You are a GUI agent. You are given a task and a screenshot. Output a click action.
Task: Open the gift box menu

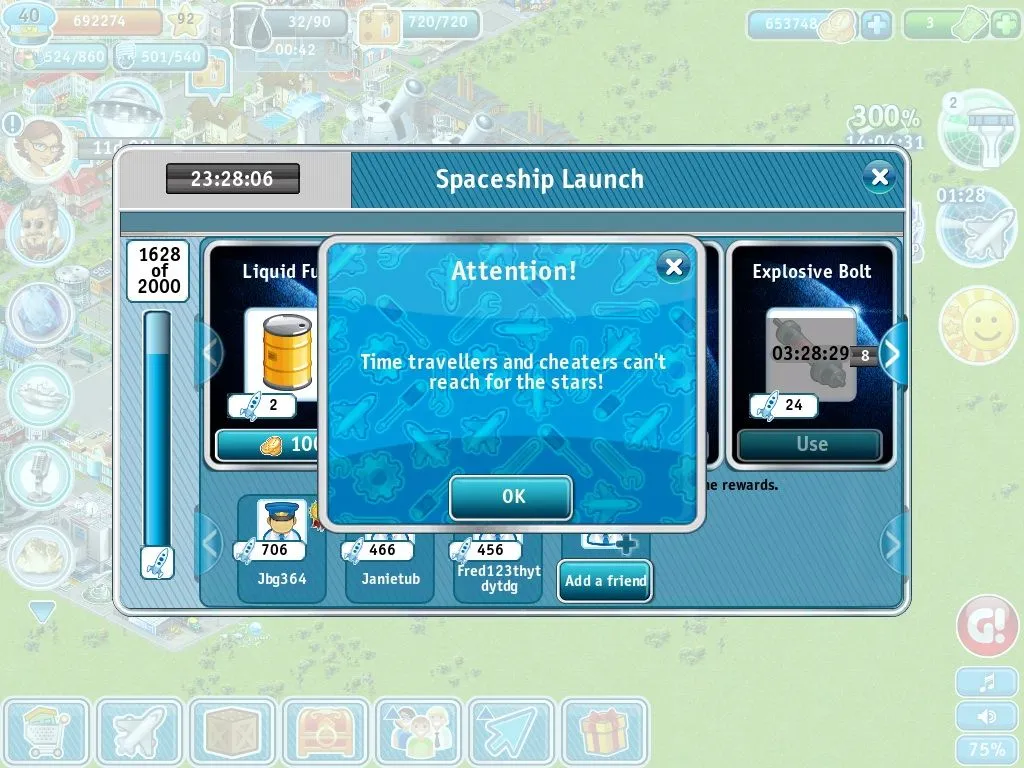pyautogui.click(x=602, y=733)
